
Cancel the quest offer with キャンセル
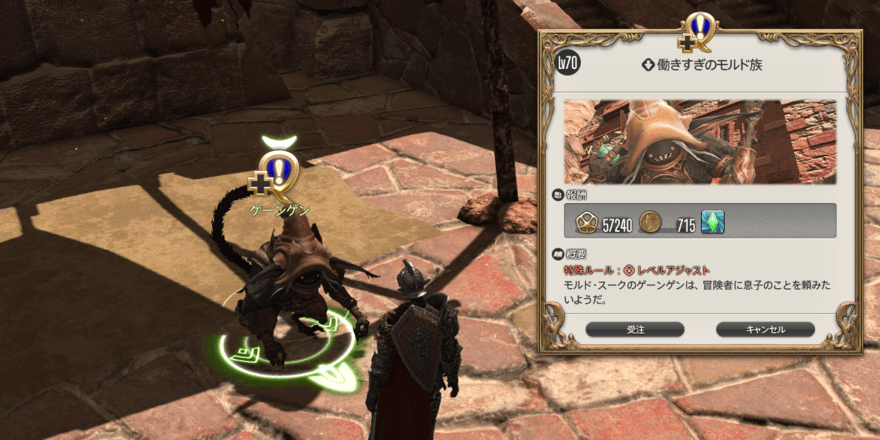pyautogui.click(x=765, y=329)
